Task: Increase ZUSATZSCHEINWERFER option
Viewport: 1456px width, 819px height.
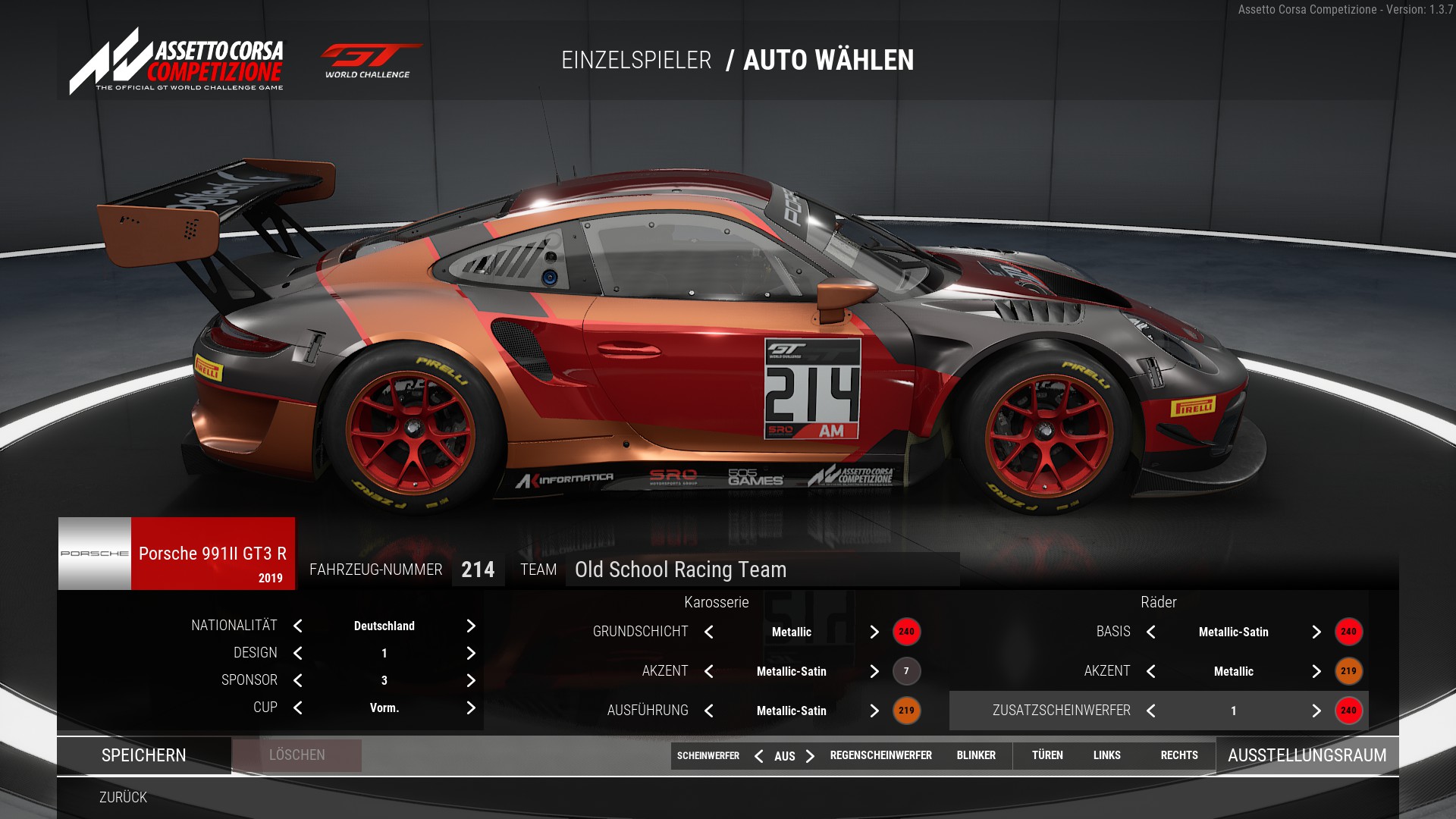Action: tap(1316, 711)
